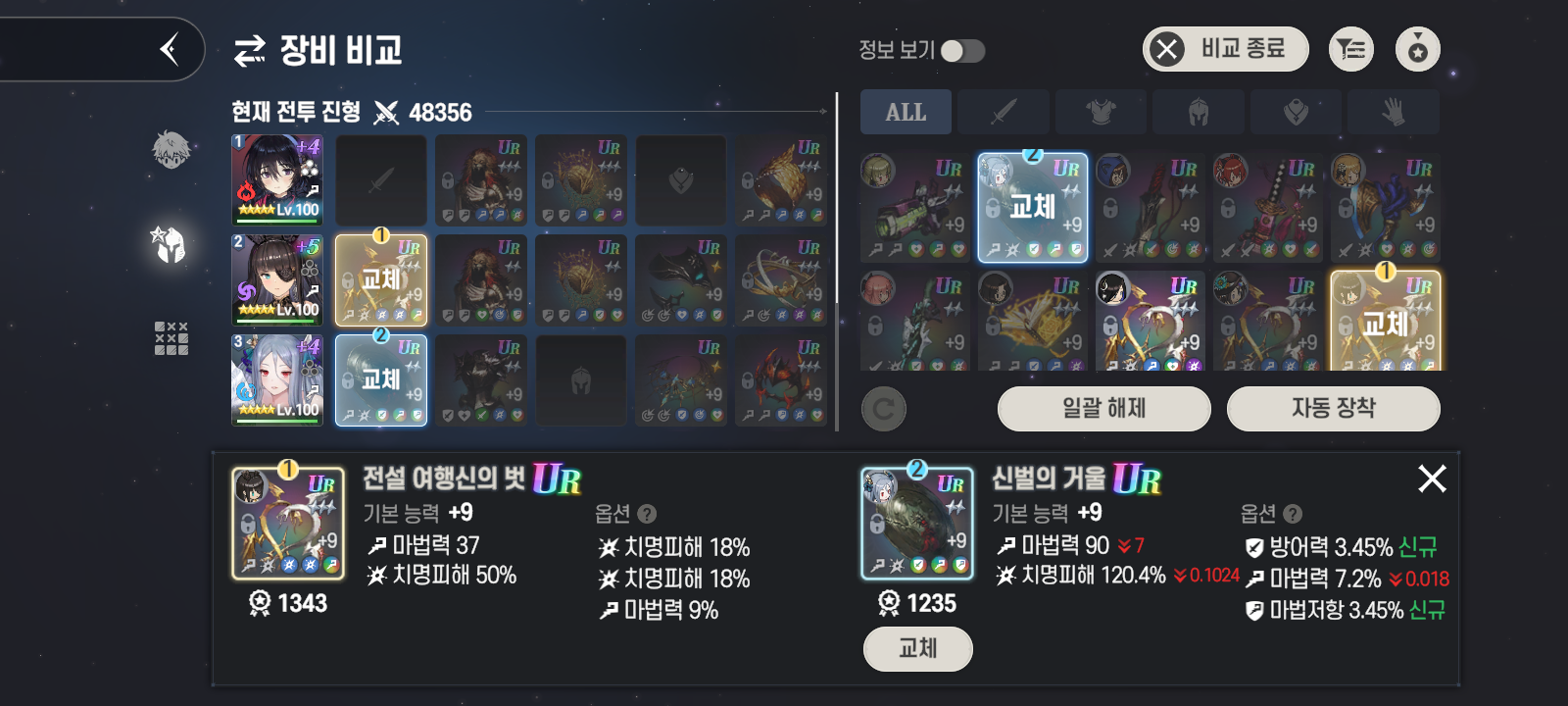Switch to the body armor filter tab
1568x706 pixels.
point(1101,113)
